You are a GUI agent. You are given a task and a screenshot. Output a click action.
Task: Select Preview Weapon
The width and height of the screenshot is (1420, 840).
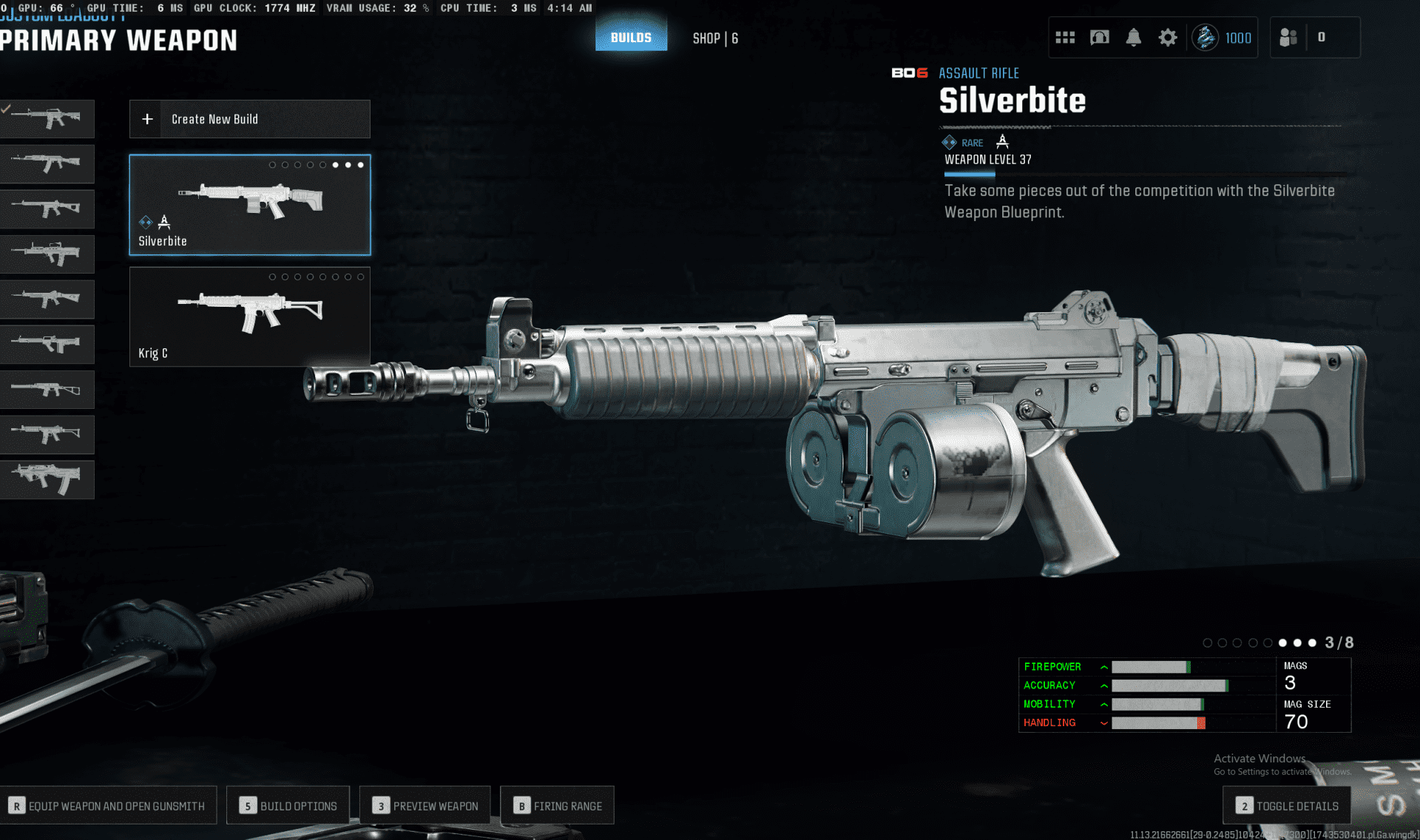pos(425,805)
